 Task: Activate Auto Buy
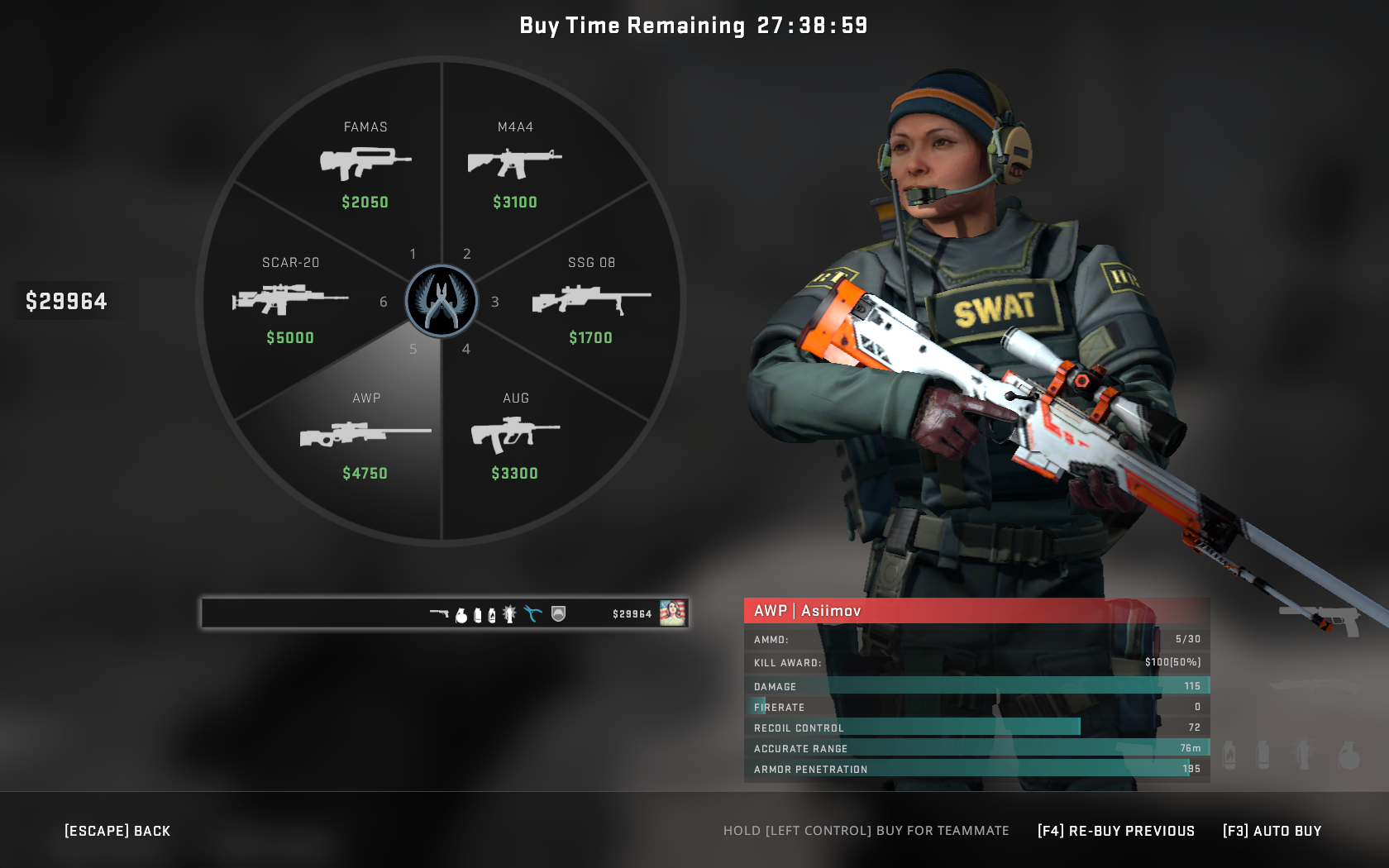point(1272,830)
